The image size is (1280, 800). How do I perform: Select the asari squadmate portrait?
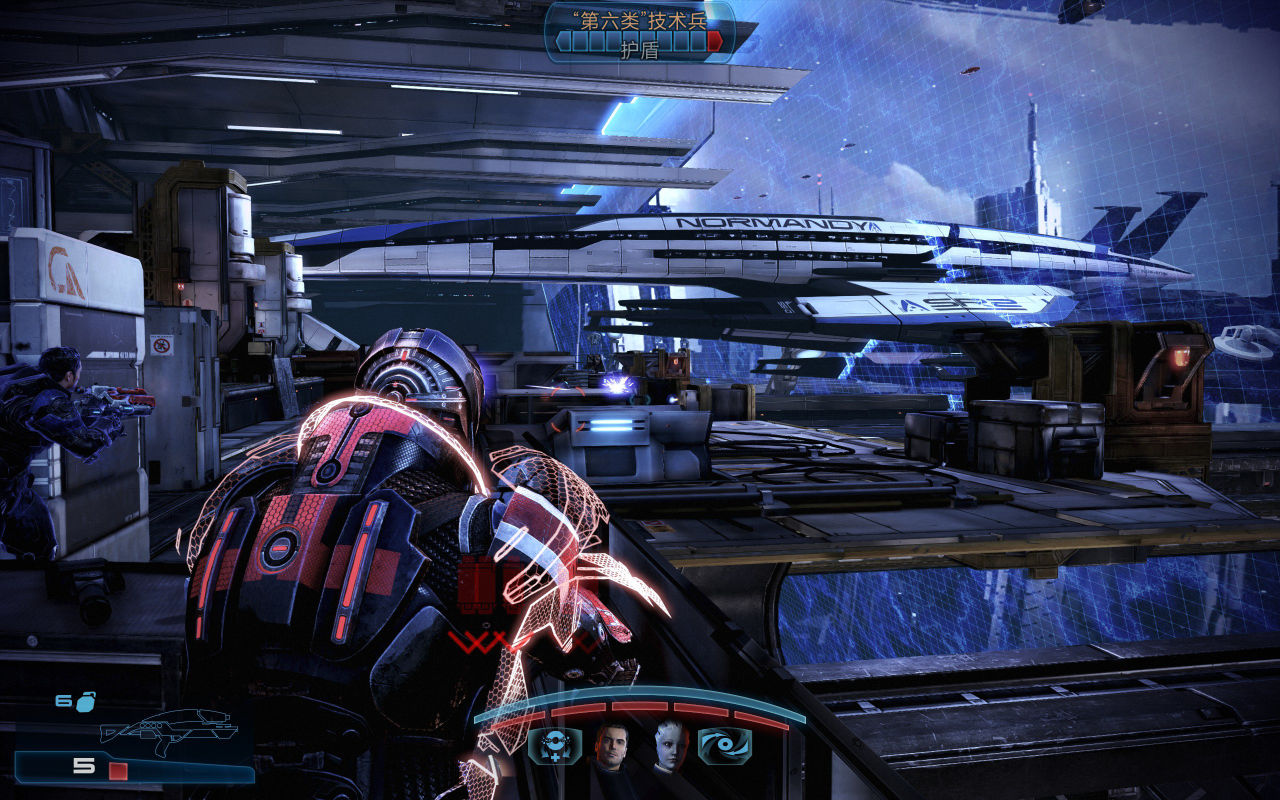tap(668, 746)
